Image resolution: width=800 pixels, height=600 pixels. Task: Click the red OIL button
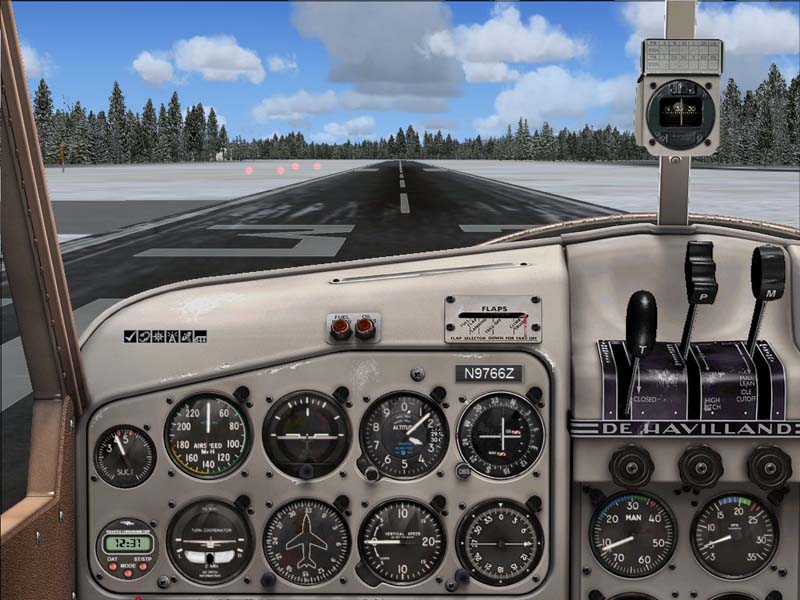365,330
